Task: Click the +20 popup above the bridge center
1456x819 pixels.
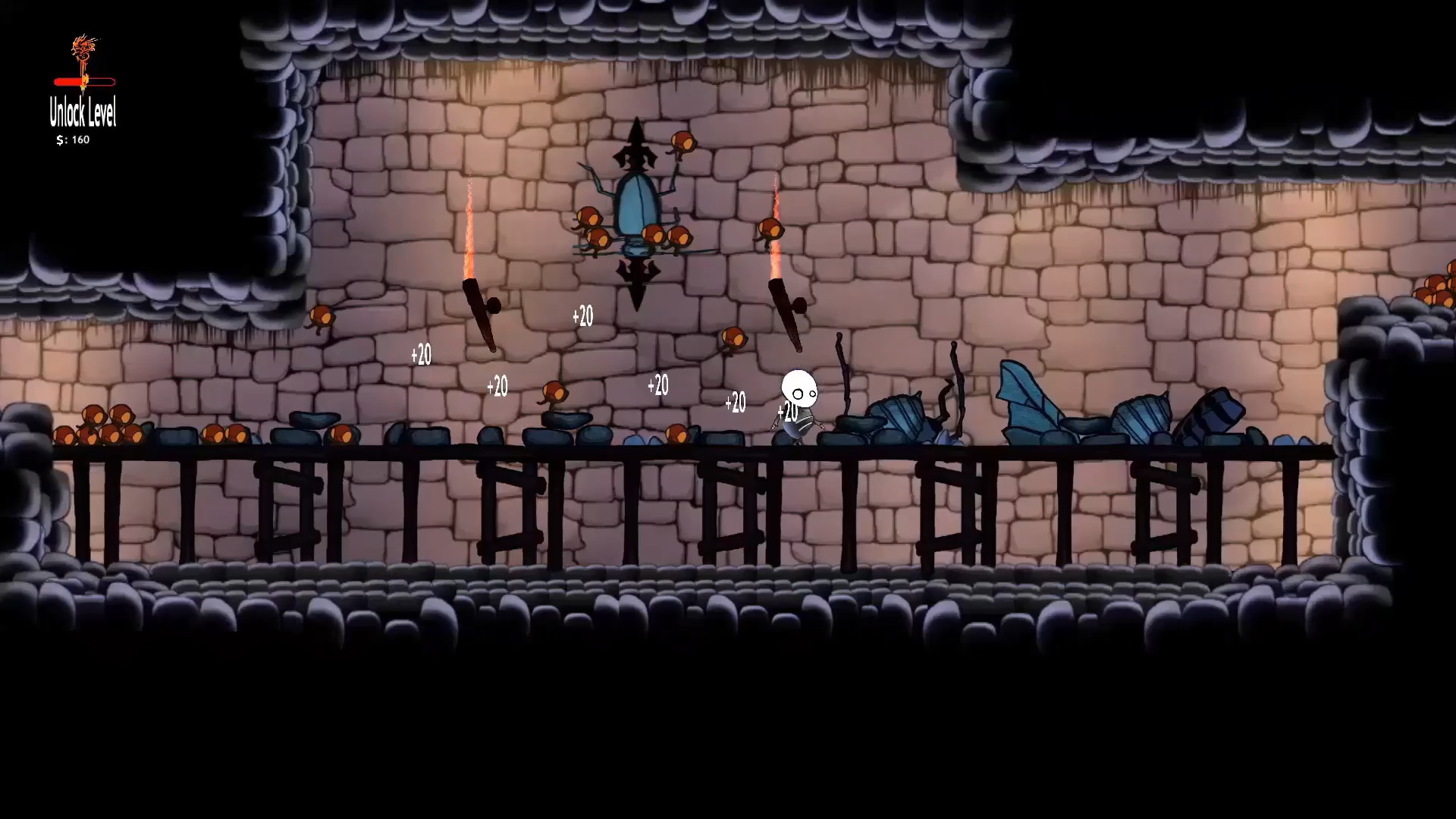Action: pos(658,386)
